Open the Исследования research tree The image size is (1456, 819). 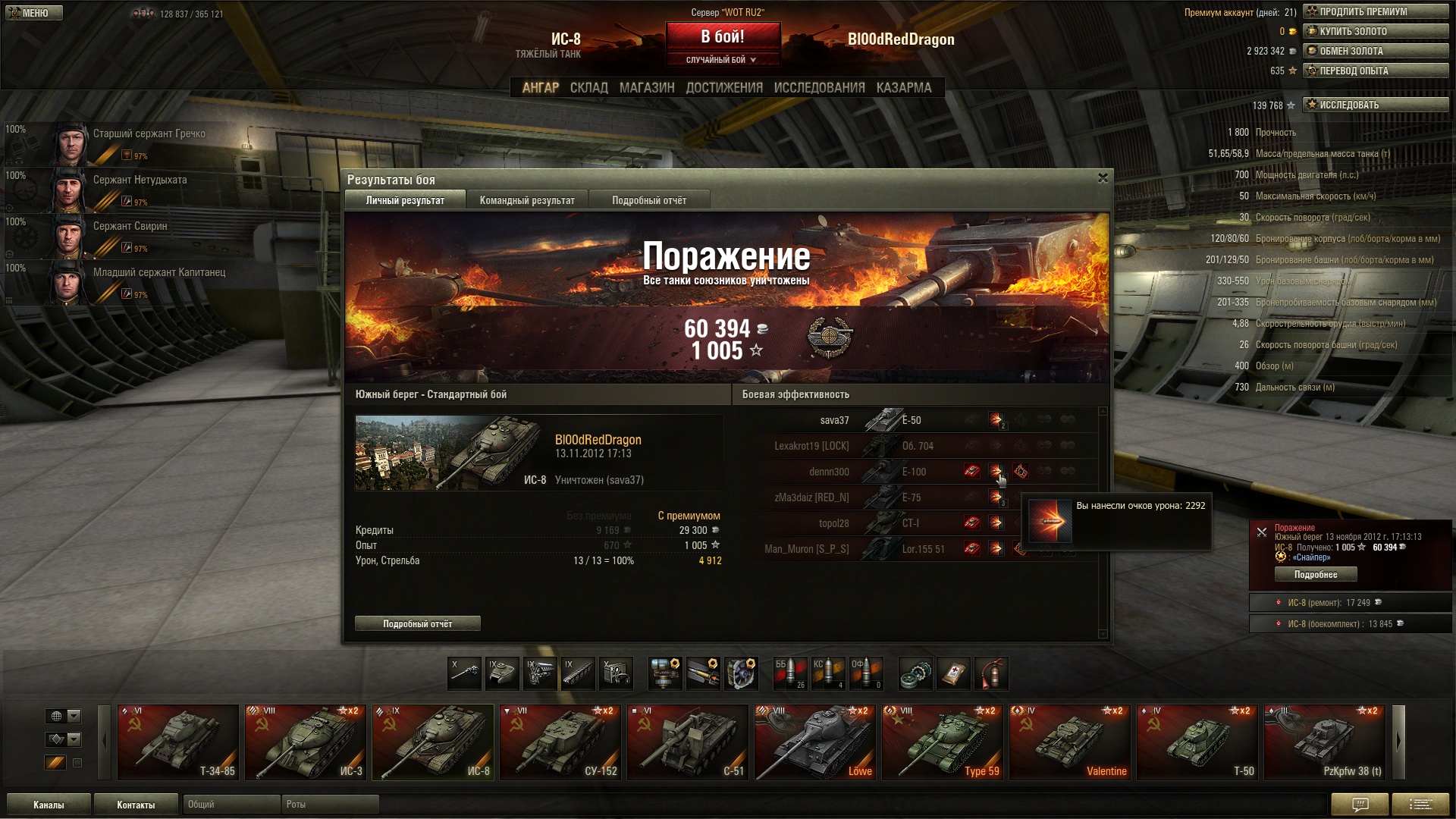click(x=819, y=88)
